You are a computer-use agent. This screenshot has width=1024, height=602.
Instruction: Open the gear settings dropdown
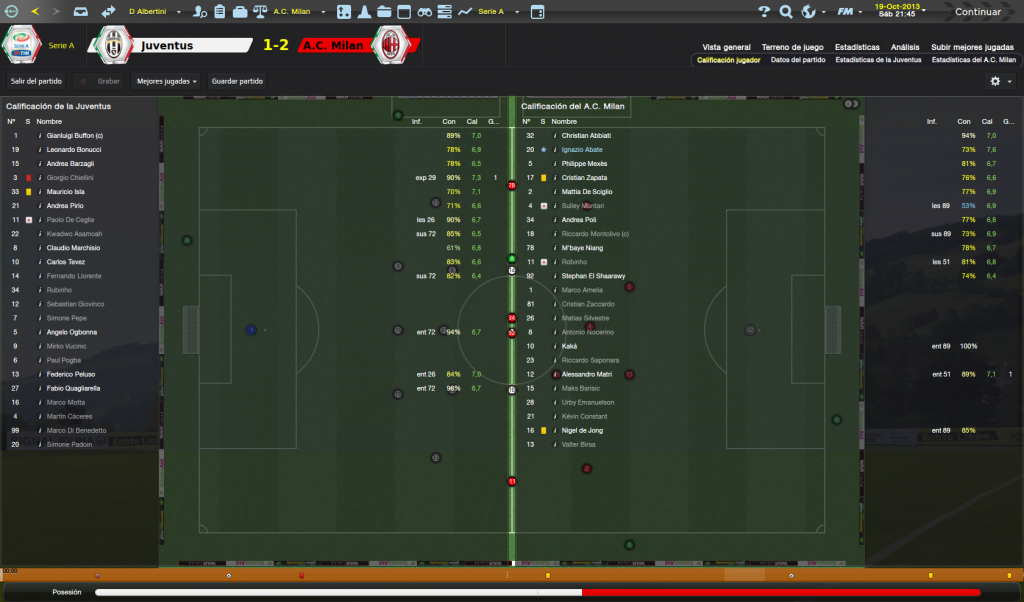(x=1000, y=81)
